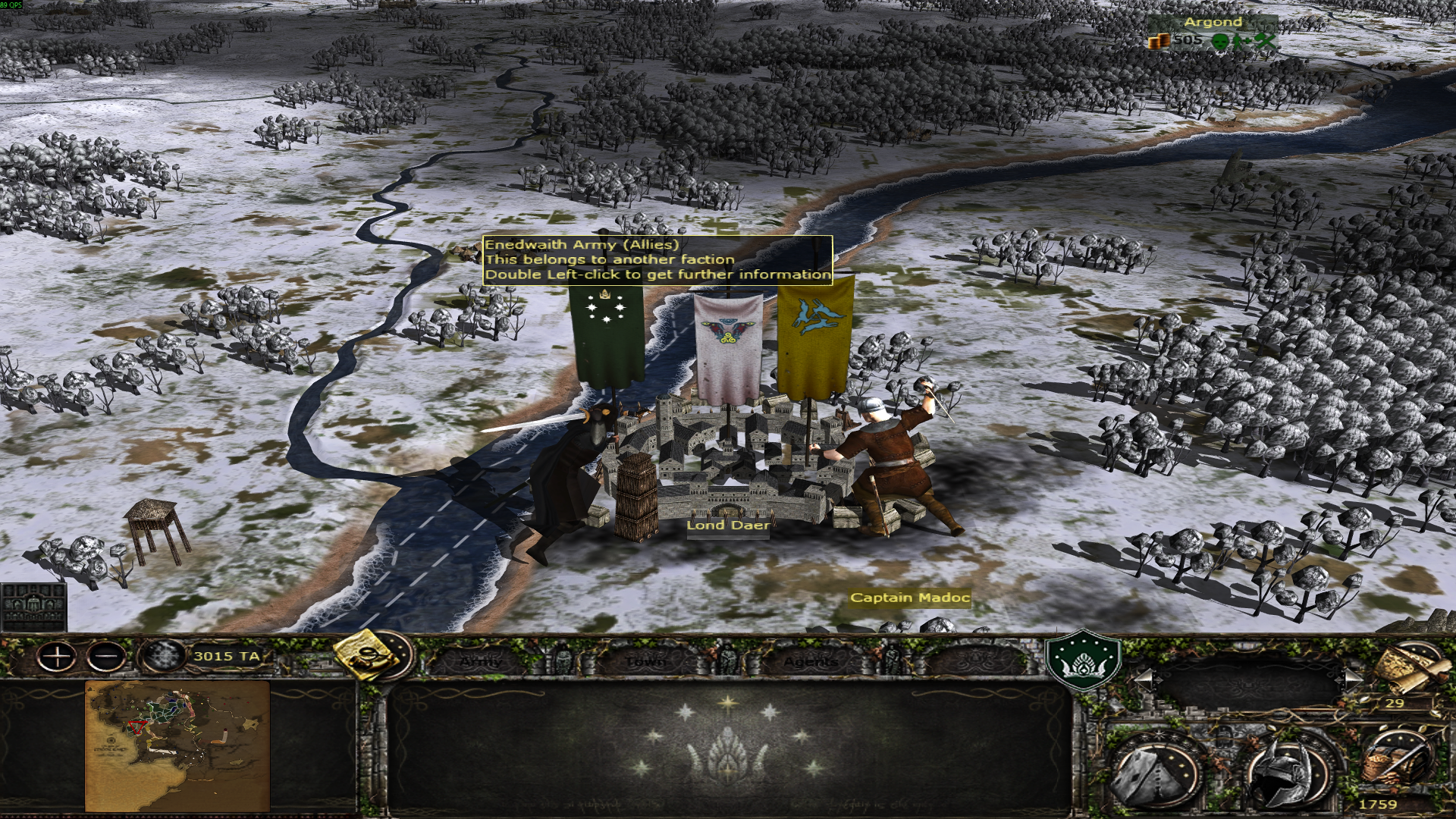
Task: Zoom in the minimap with plus button
Action: 57,657
